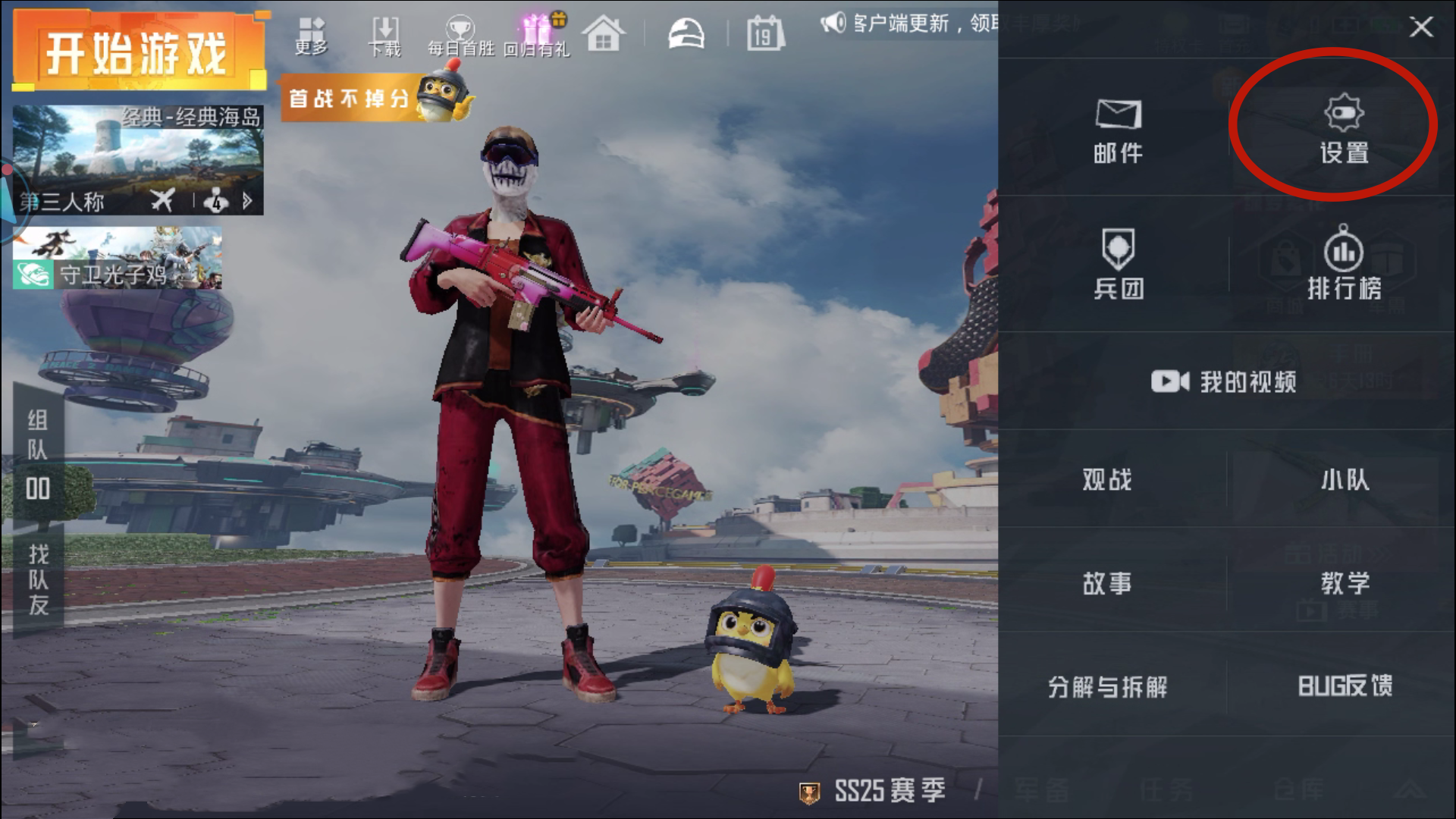Screen dimensions: 1456x819
Task: Open 我的视频 video list
Action: tap(1224, 381)
